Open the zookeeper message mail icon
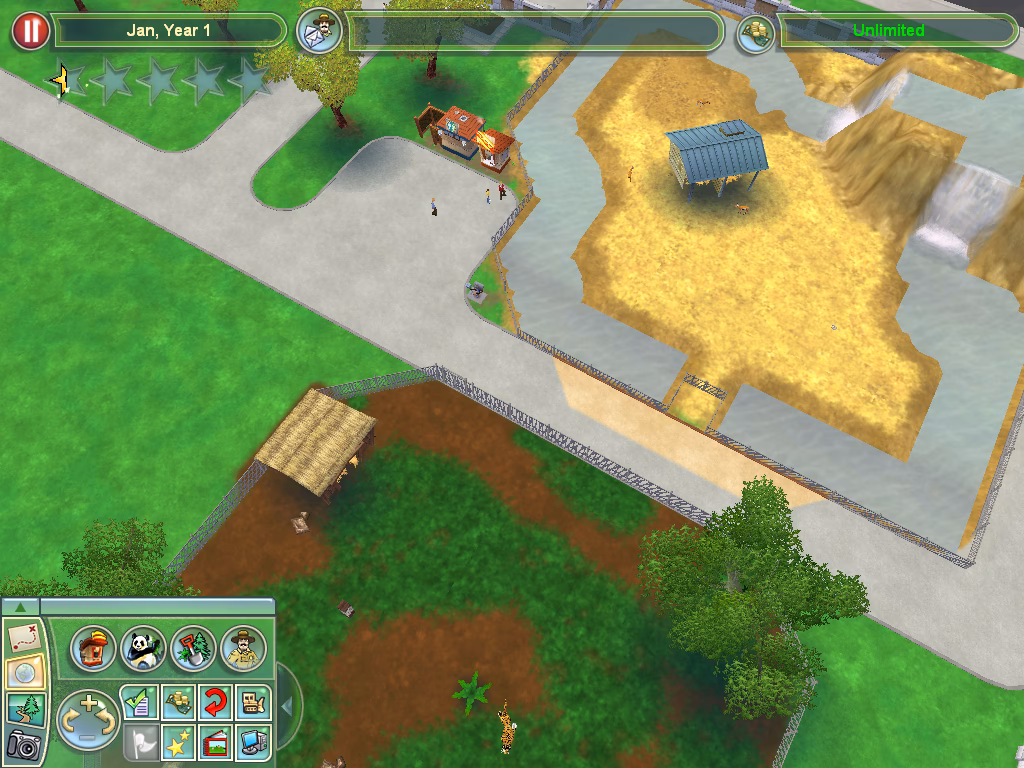Image resolution: width=1024 pixels, height=768 pixels. (320, 31)
